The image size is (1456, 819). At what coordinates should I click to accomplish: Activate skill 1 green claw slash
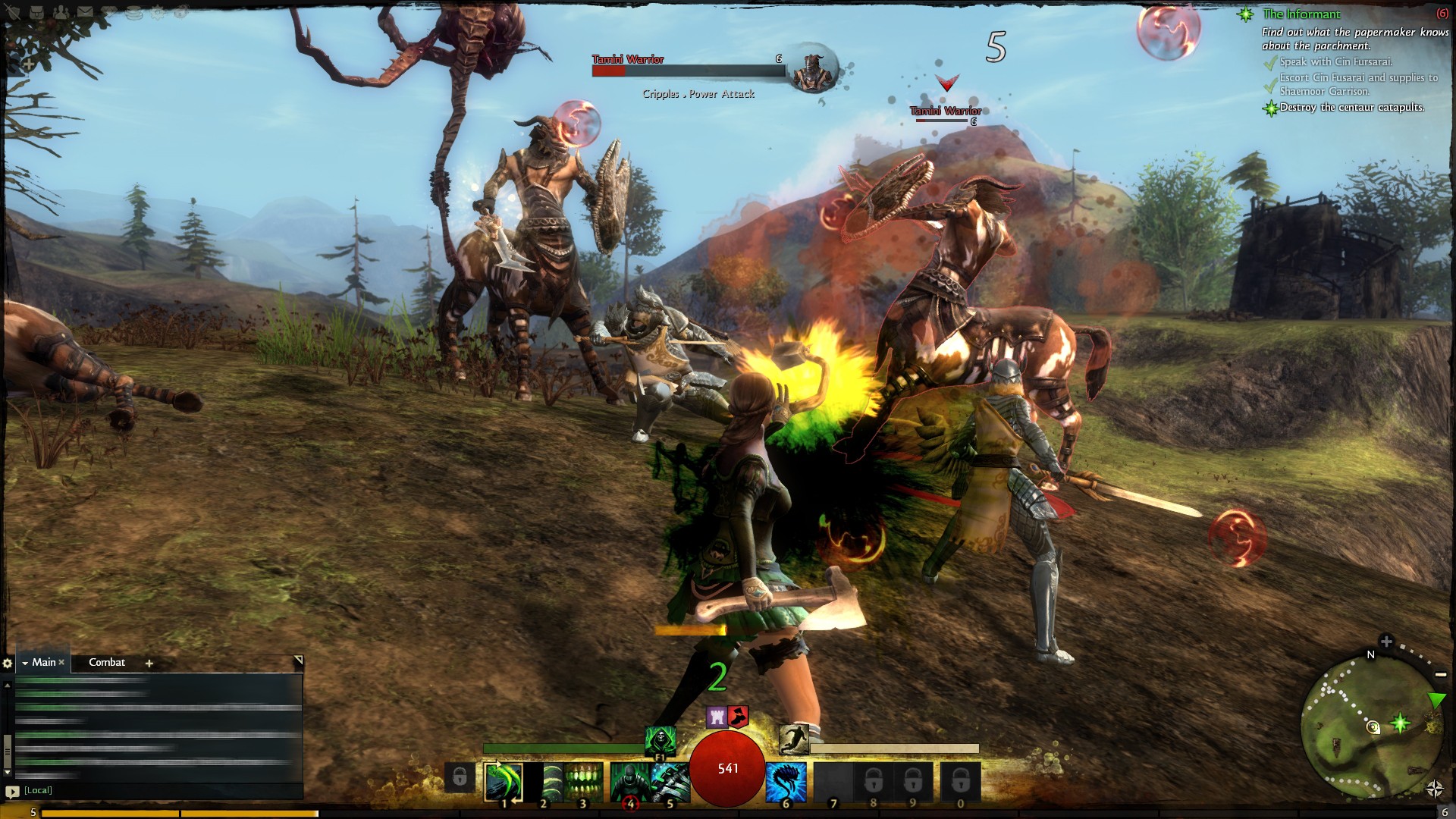click(504, 781)
